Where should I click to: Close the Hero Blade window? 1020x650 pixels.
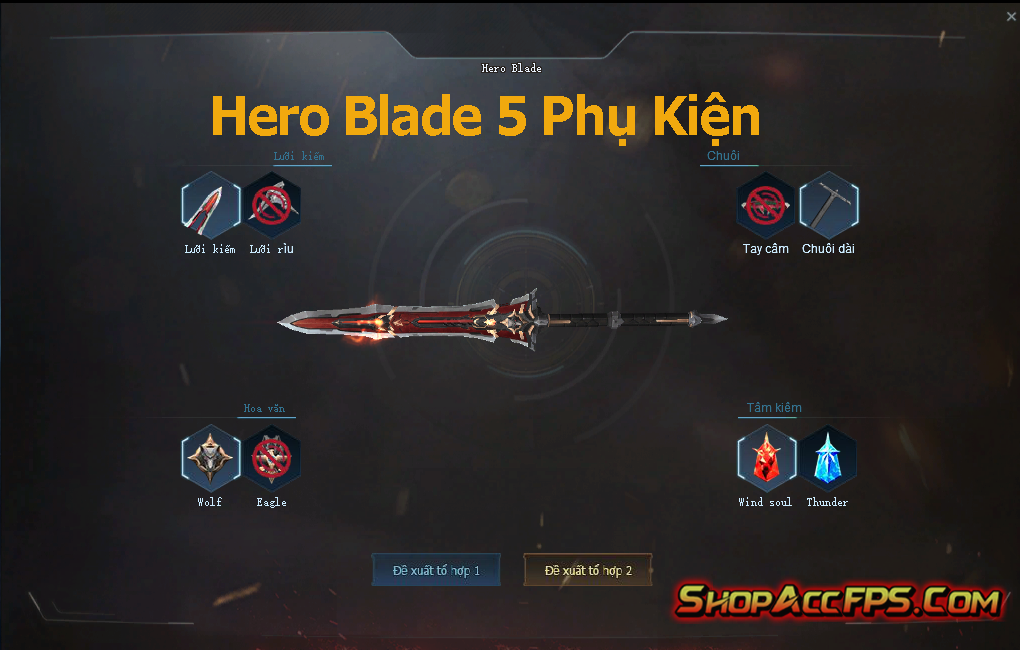pyautogui.click(x=1010, y=17)
